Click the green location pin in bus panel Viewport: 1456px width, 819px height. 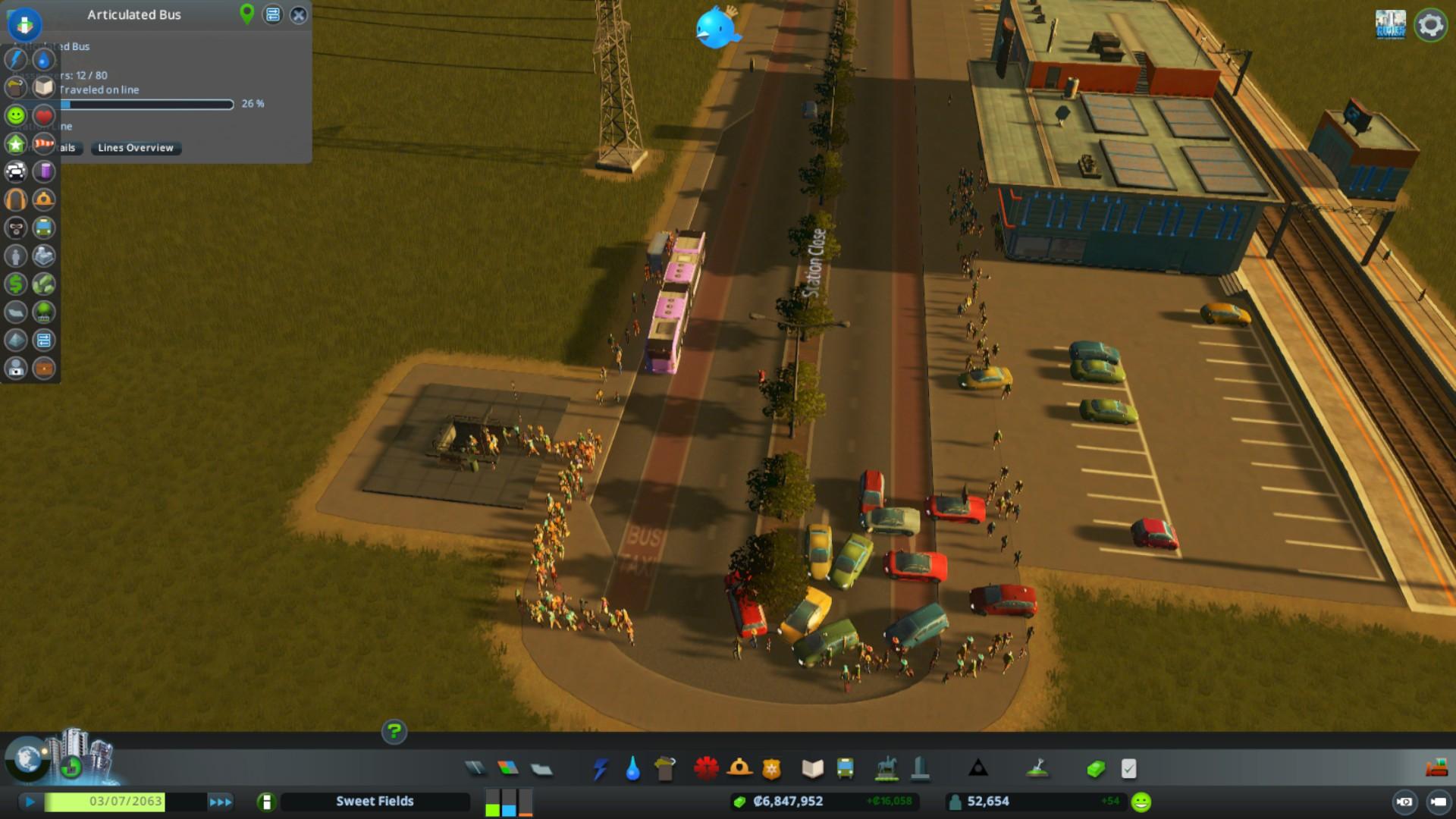(246, 14)
